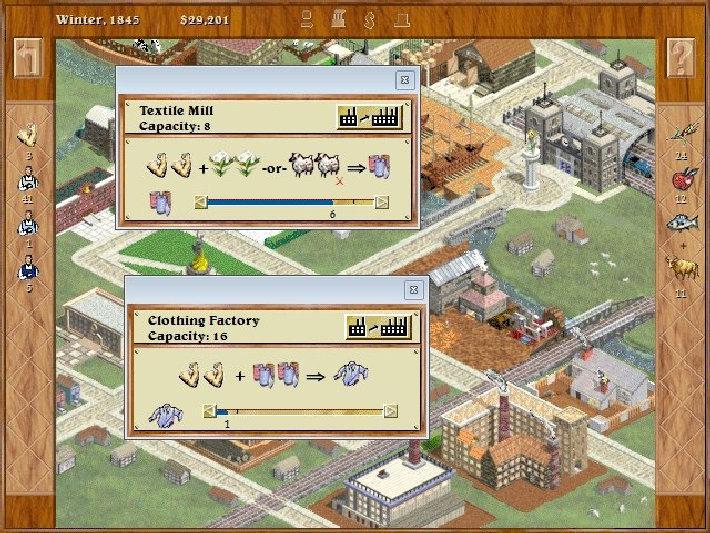The height and width of the screenshot is (533, 710).
Task: Click the return arrow button
Action: 29,58
